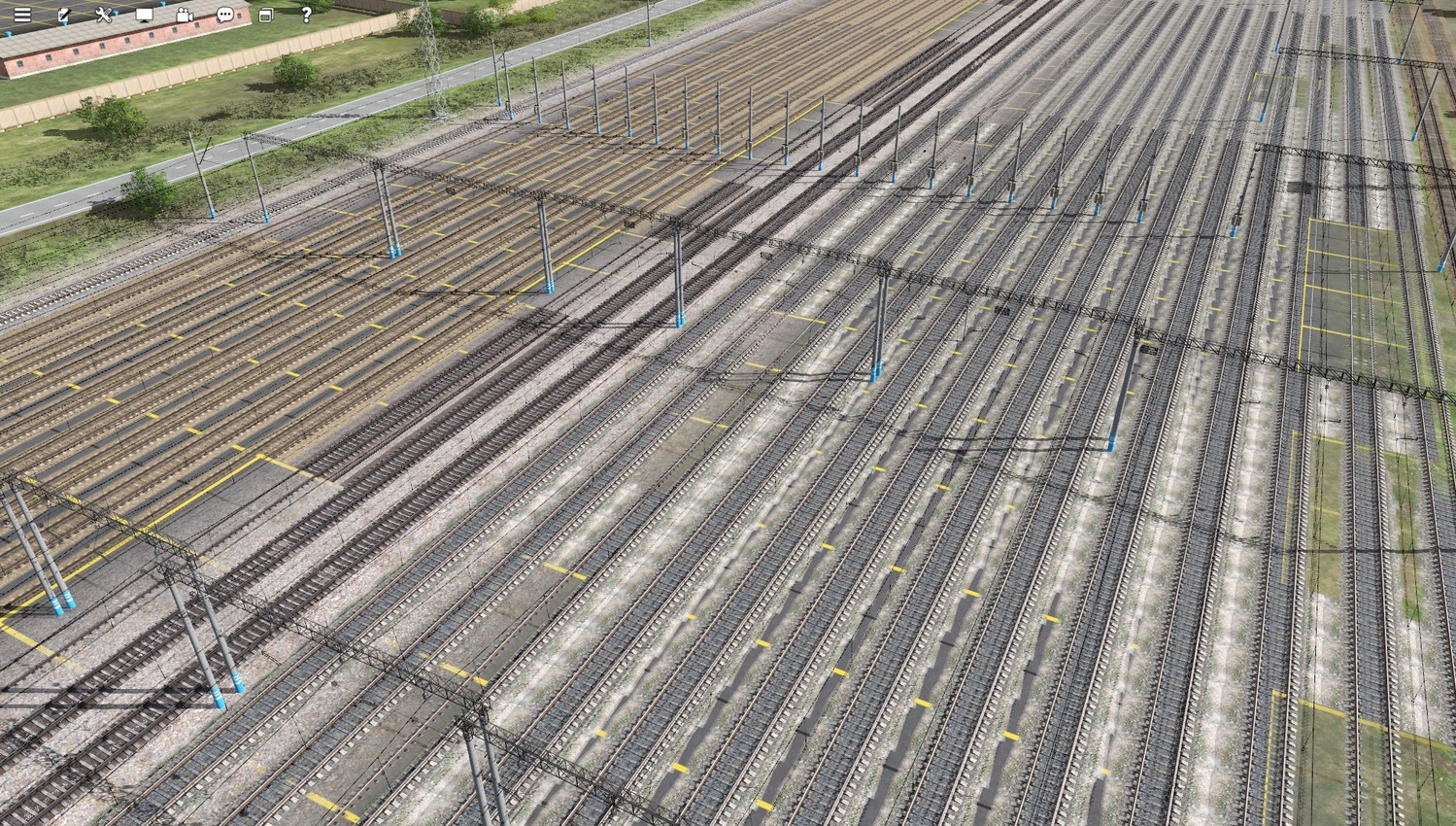The image size is (1456, 826).
Task: Open help with the question mark
Action: tap(306, 15)
